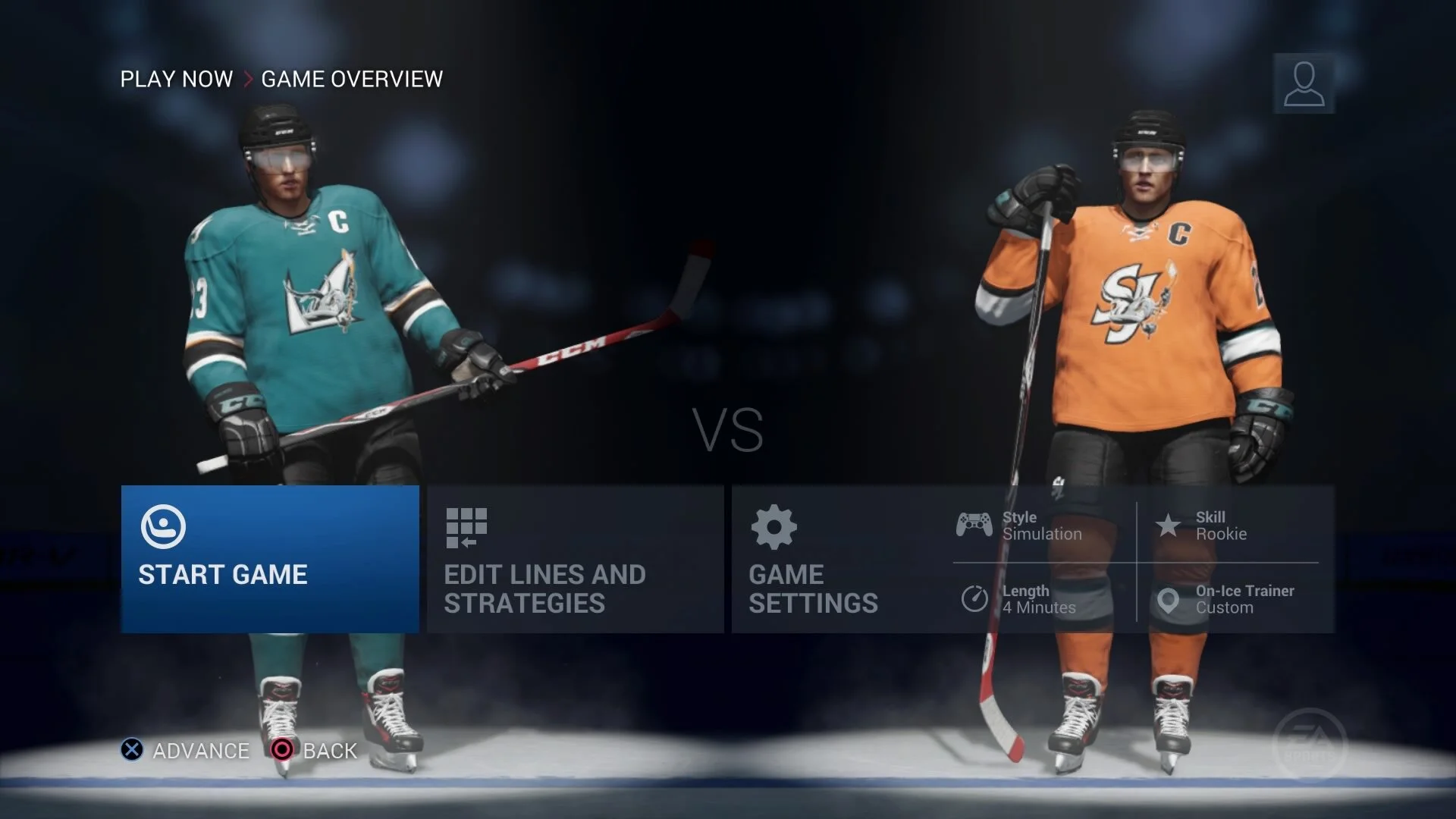Click the user profile icon
Image resolution: width=1456 pixels, height=819 pixels.
click(x=1304, y=83)
